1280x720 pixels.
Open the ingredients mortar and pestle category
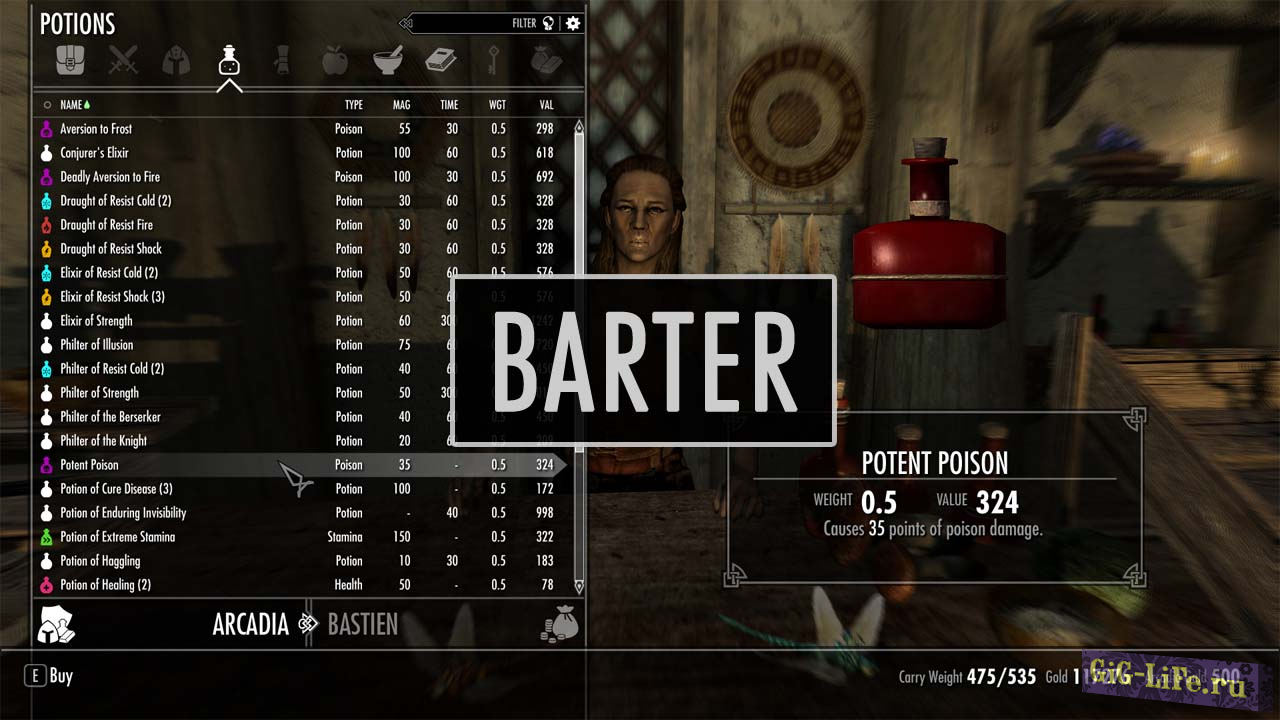tap(388, 61)
